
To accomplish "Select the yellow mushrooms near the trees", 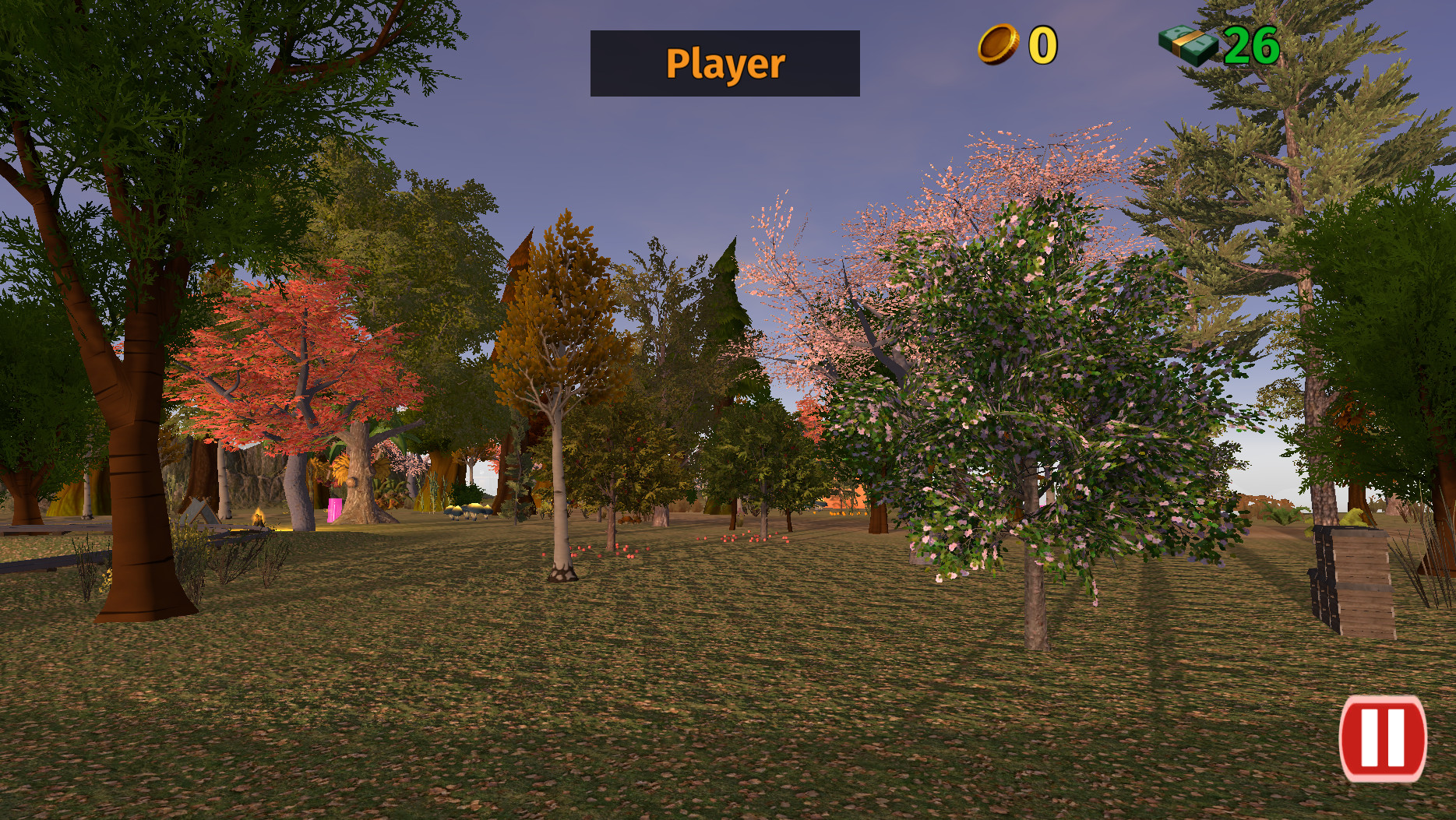I will pos(467,511).
